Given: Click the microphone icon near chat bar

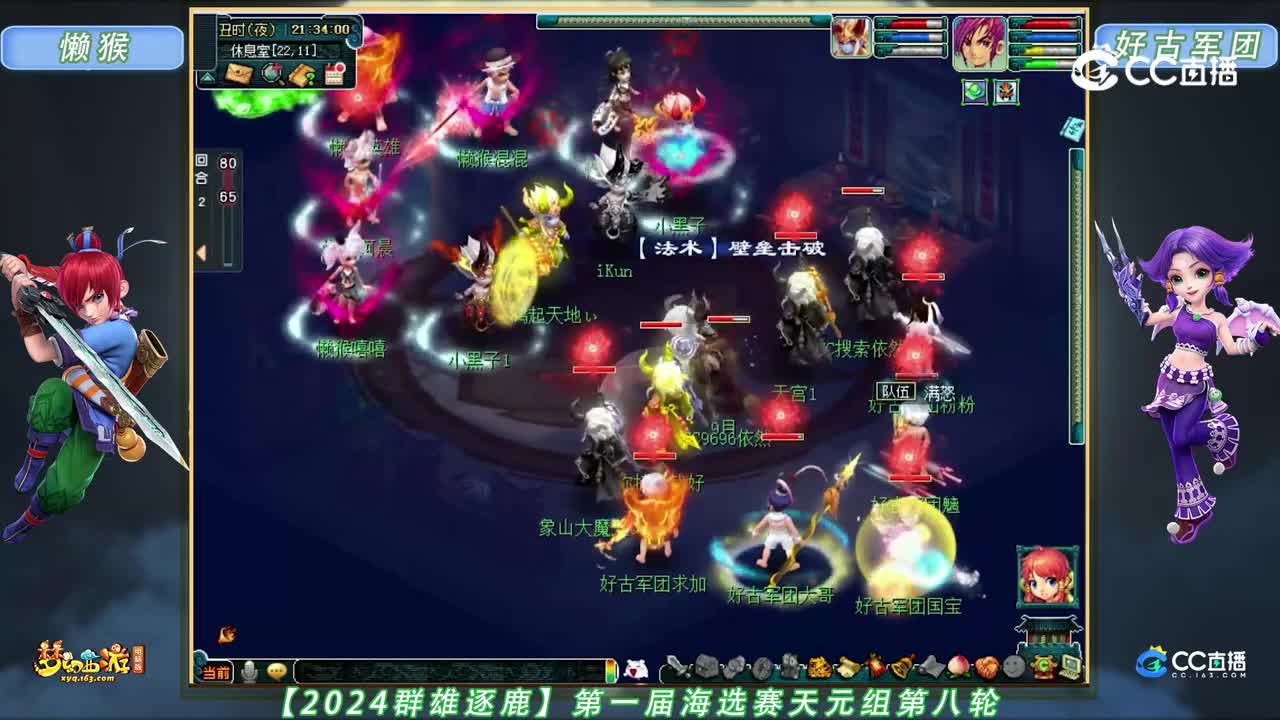Looking at the screenshot, I should coord(249,670).
